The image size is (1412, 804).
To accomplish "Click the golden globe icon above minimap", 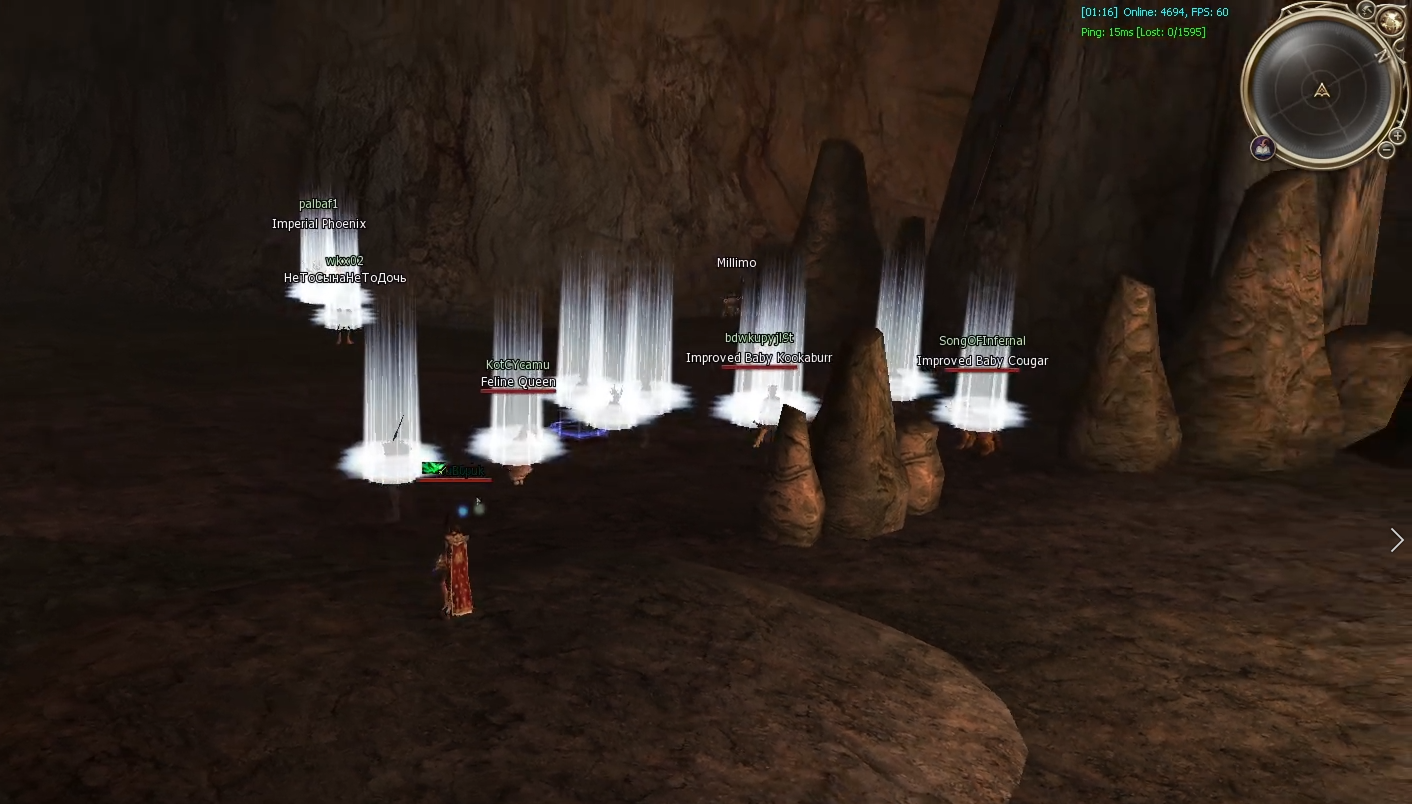I will click(1390, 20).
